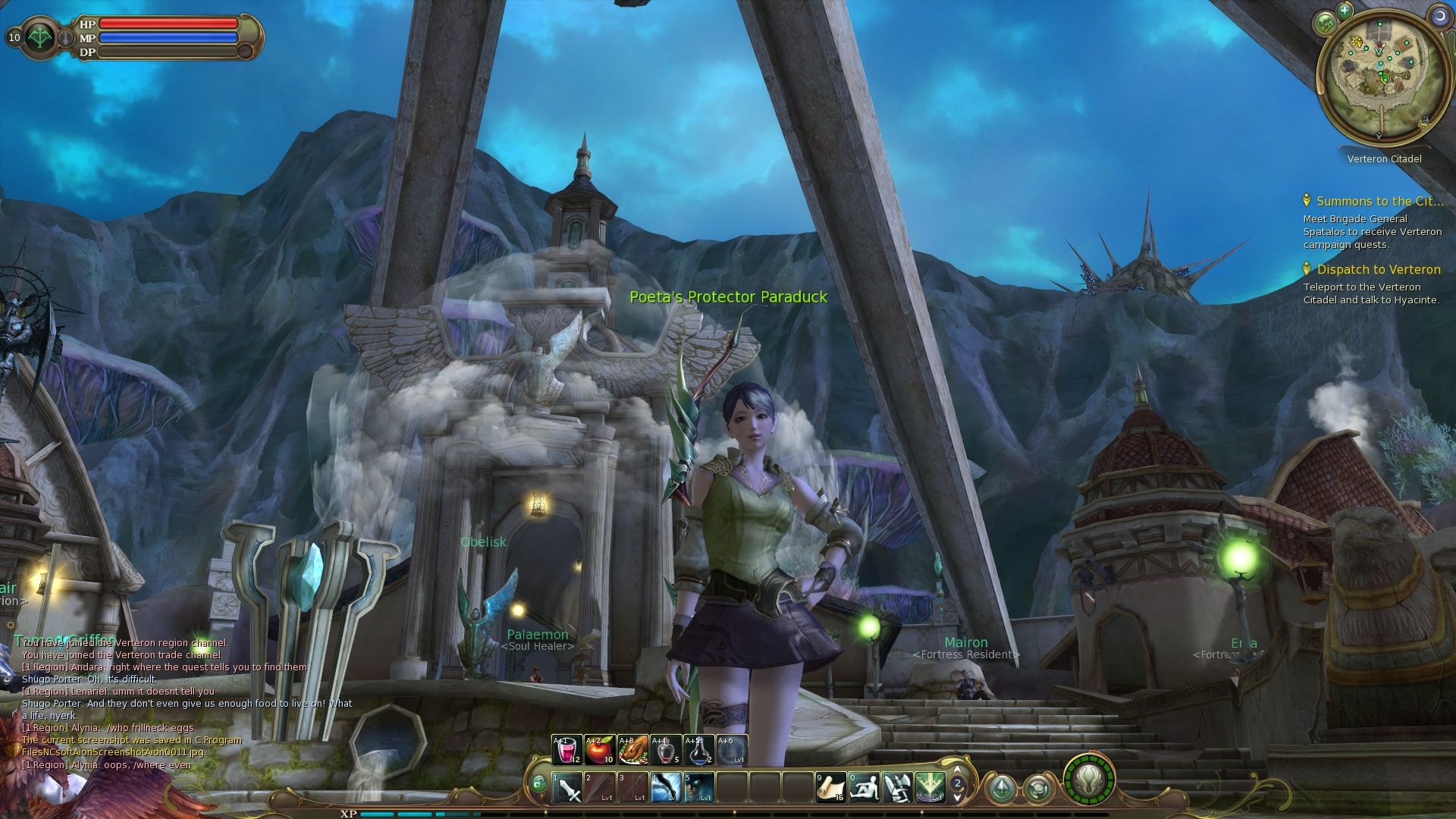The height and width of the screenshot is (819, 1456).
Task: Toggle the sitting rest action
Action: pos(864,788)
